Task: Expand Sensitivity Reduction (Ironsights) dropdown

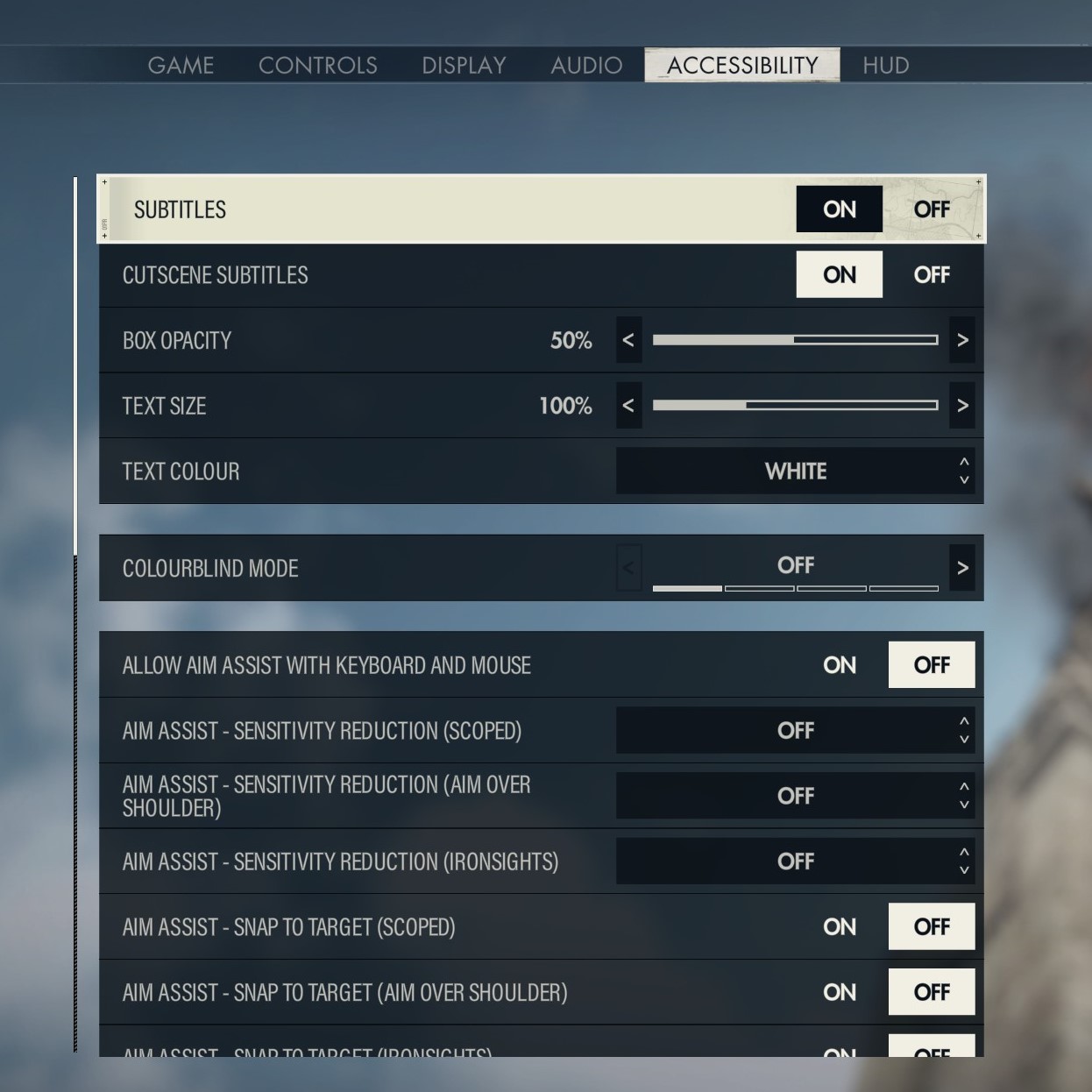Action: point(795,862)
